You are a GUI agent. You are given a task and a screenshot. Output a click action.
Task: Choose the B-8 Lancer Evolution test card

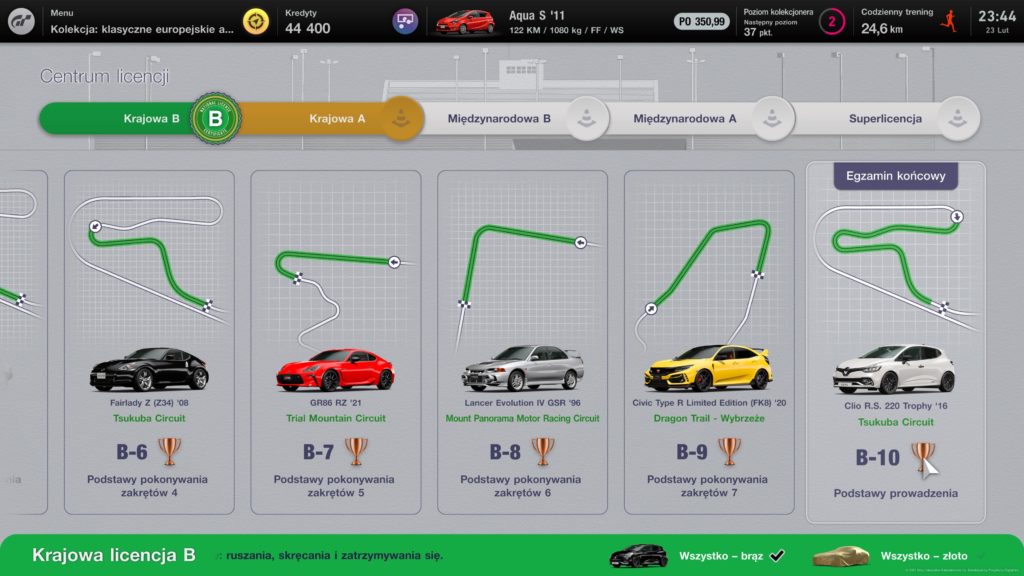tap(522, 340)
